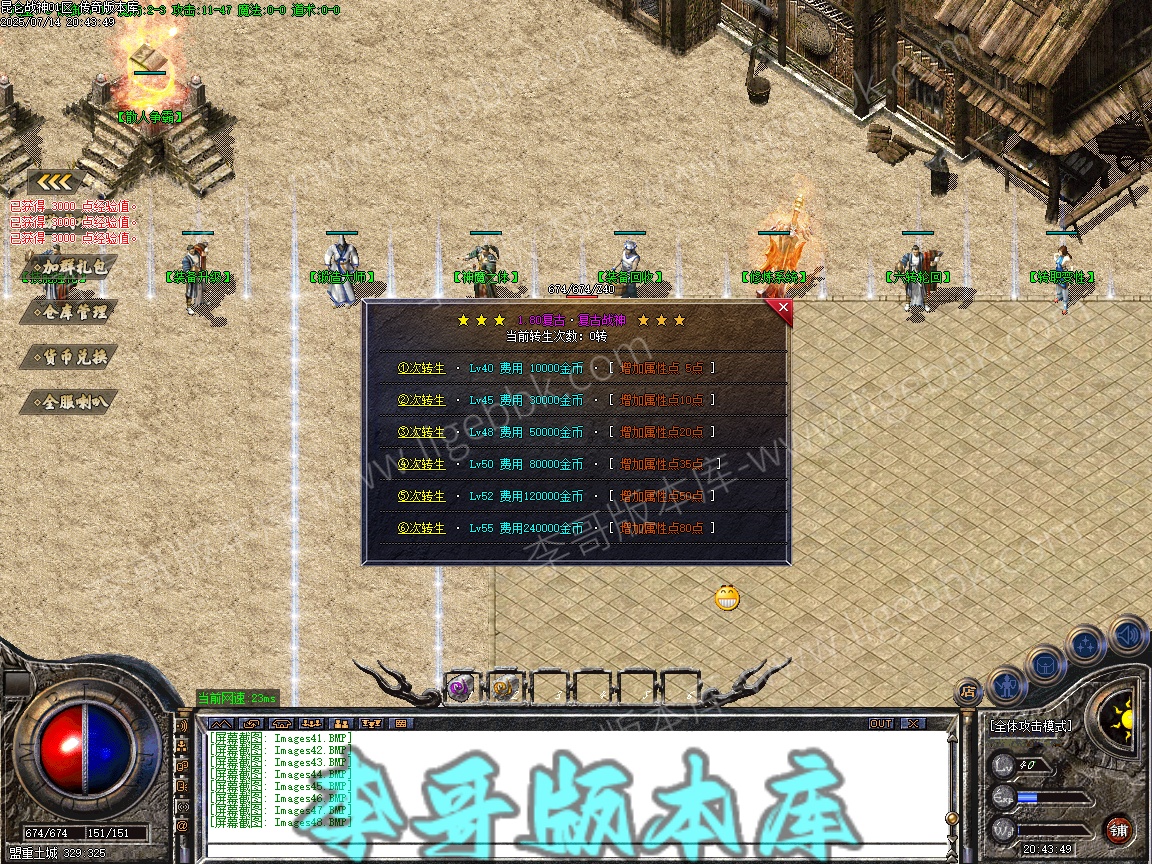
Task: Use the orange scroll in the quick belt
Action: pyautogui.click(x=503, y=687)
